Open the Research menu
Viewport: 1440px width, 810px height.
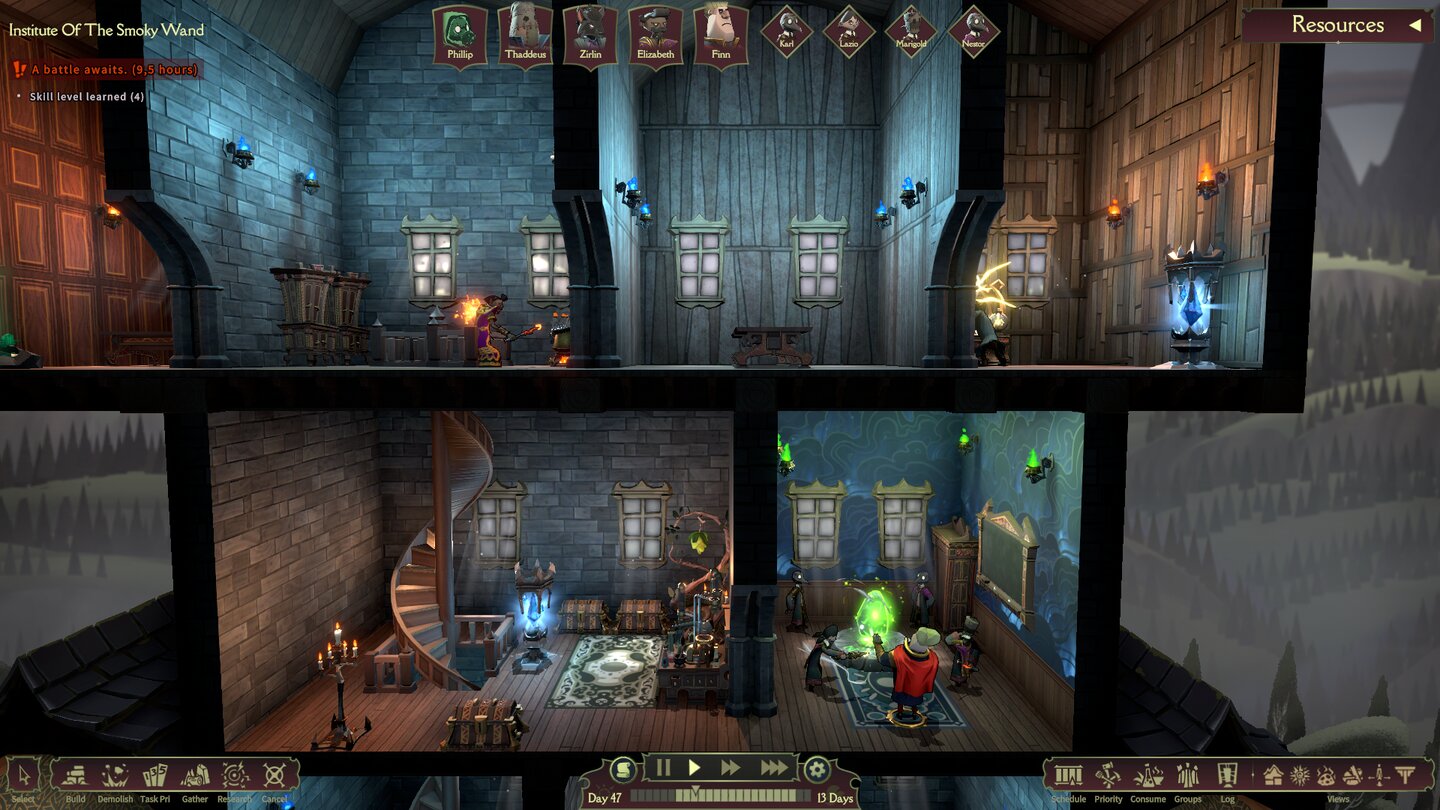235,772
